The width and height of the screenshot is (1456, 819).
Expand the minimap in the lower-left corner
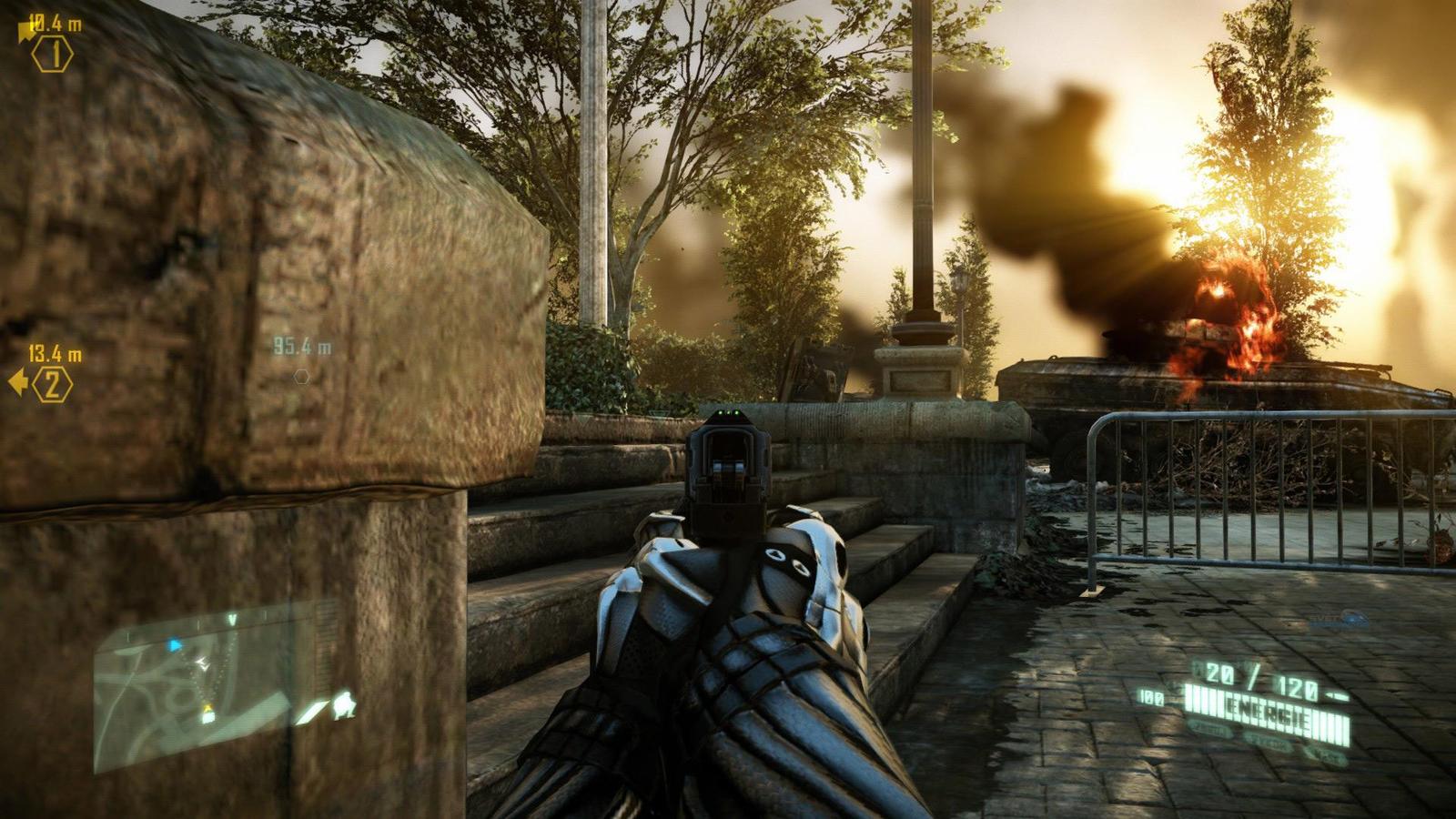click(191, 692)
